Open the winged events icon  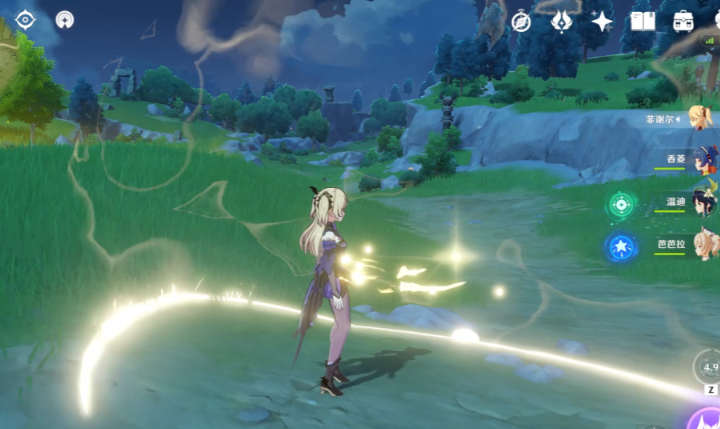click(561, 20)
